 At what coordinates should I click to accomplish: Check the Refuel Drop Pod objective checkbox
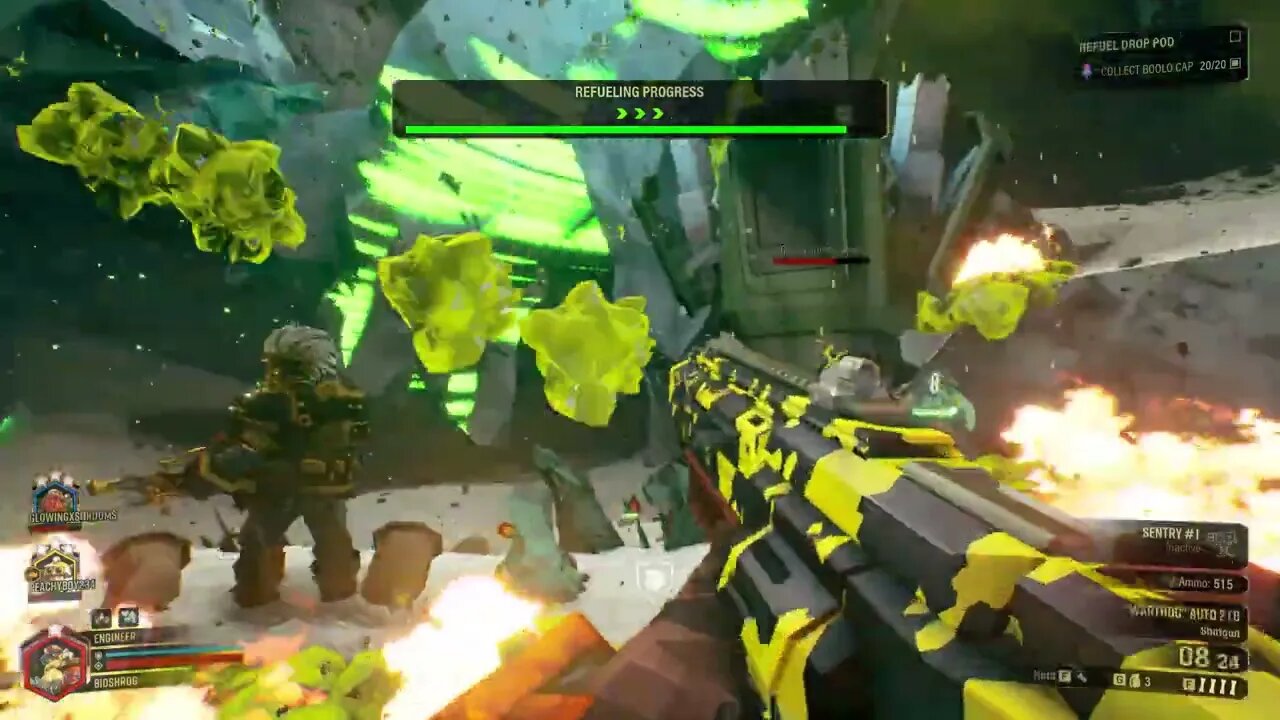[1235, 37]
